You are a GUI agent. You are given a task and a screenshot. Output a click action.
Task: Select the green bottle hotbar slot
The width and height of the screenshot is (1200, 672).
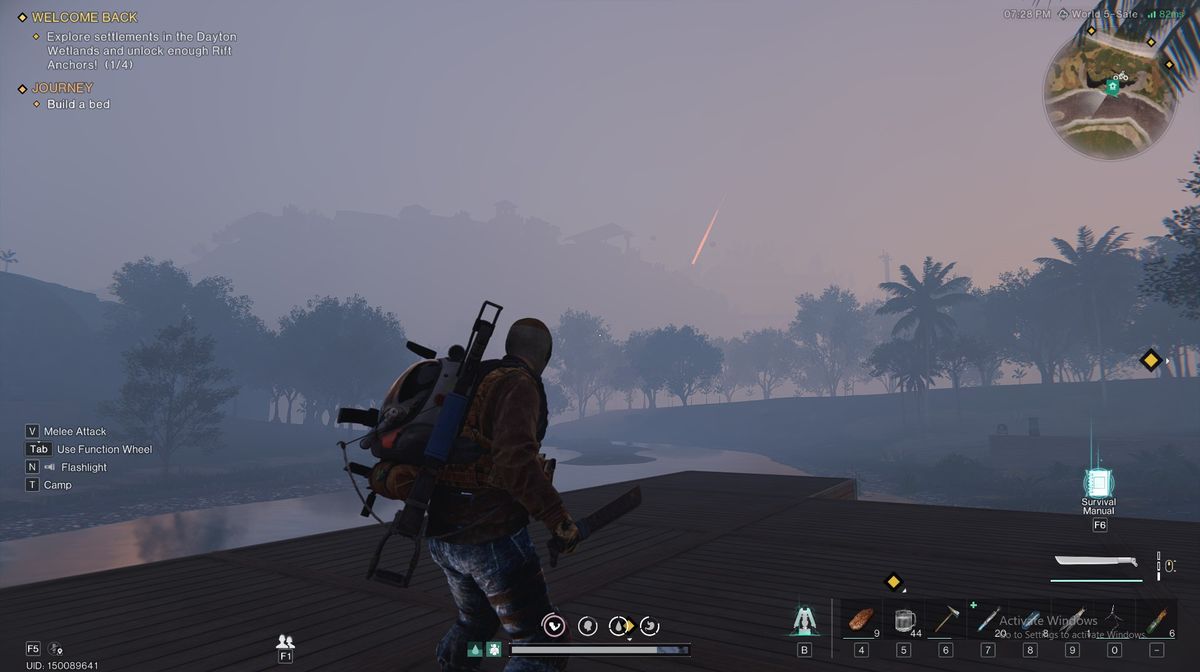click(x=1156, y=620)
